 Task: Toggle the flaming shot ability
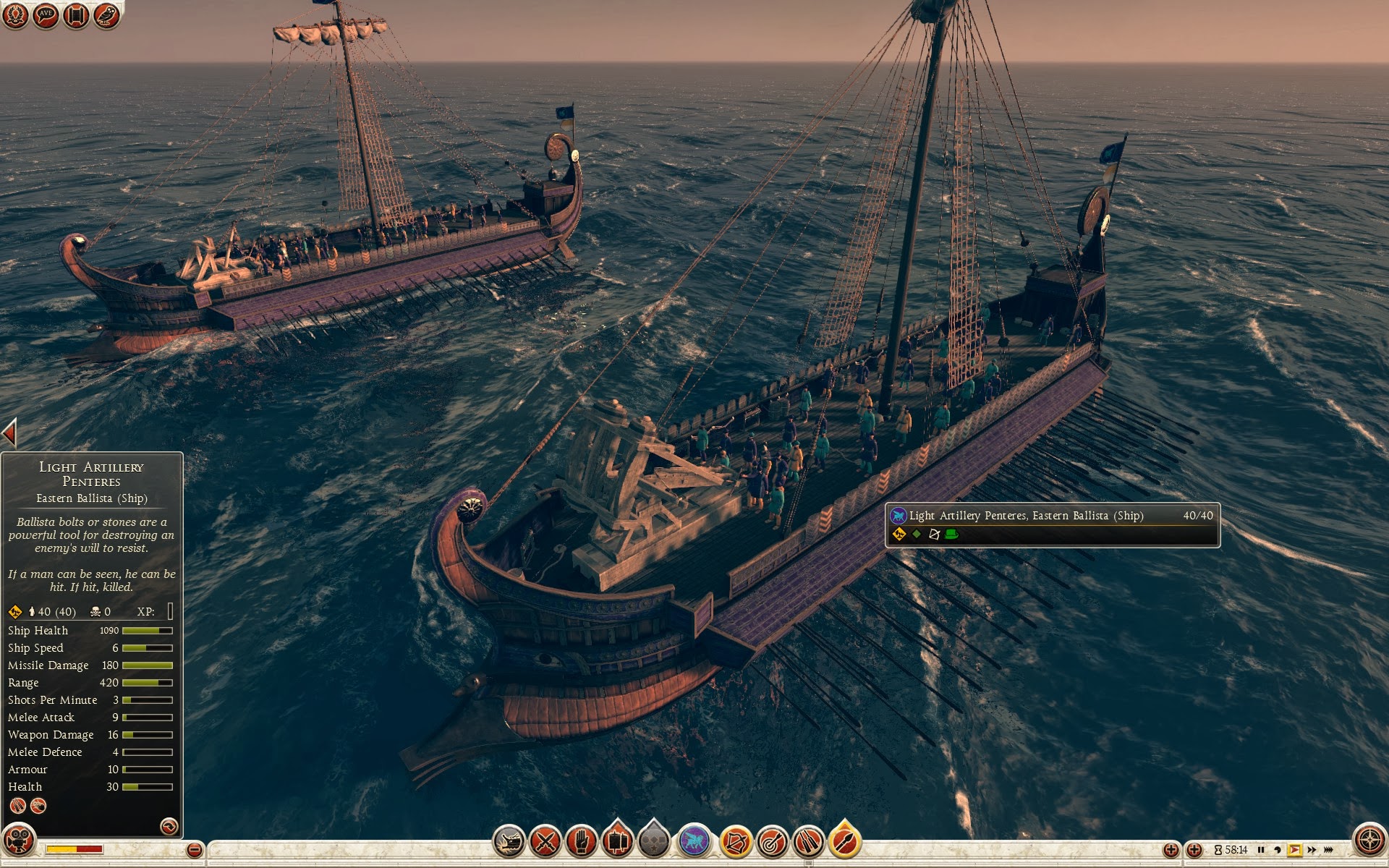844,841
